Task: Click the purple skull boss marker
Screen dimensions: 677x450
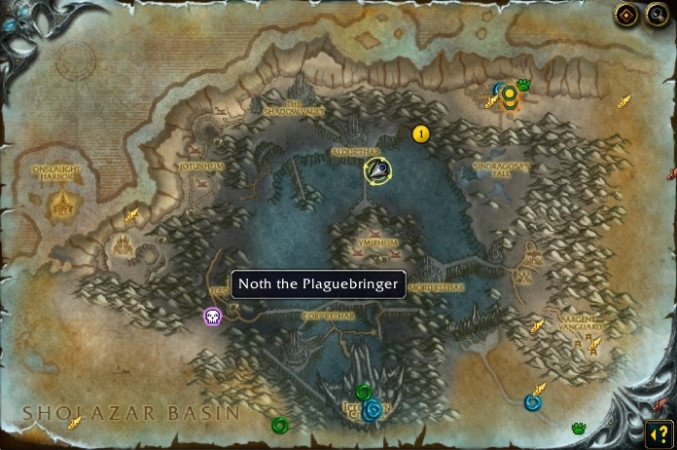Action: pos(211,318)
